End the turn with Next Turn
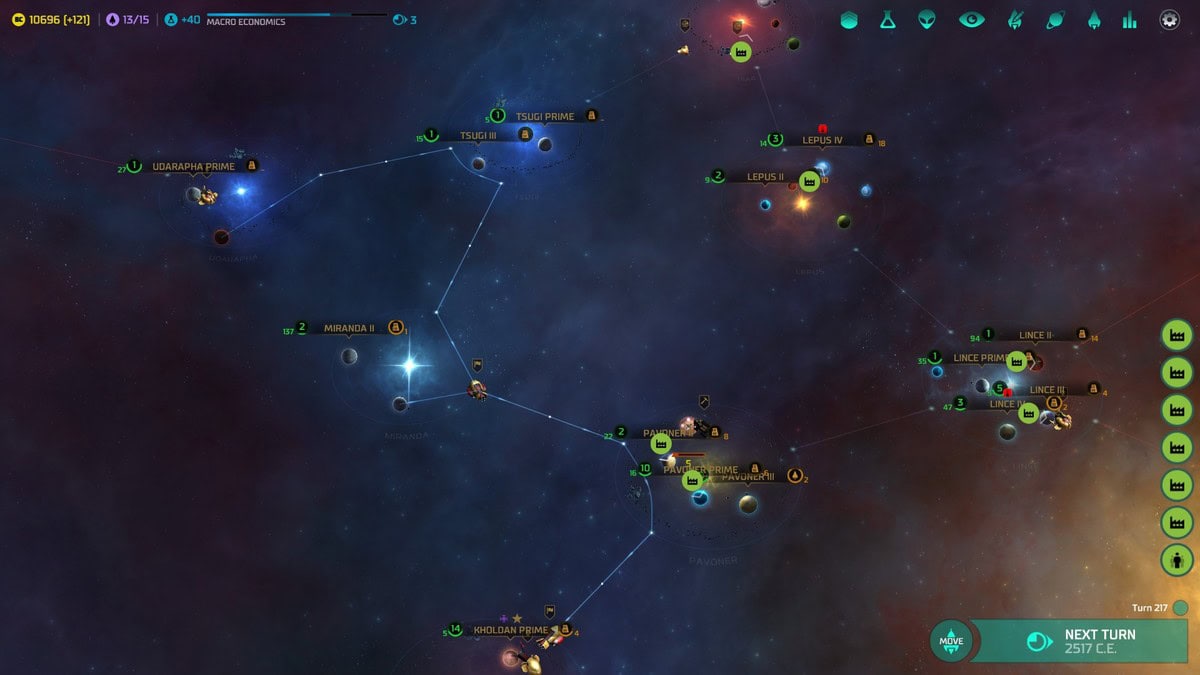1200x675 pixels. coord(1085,640)
